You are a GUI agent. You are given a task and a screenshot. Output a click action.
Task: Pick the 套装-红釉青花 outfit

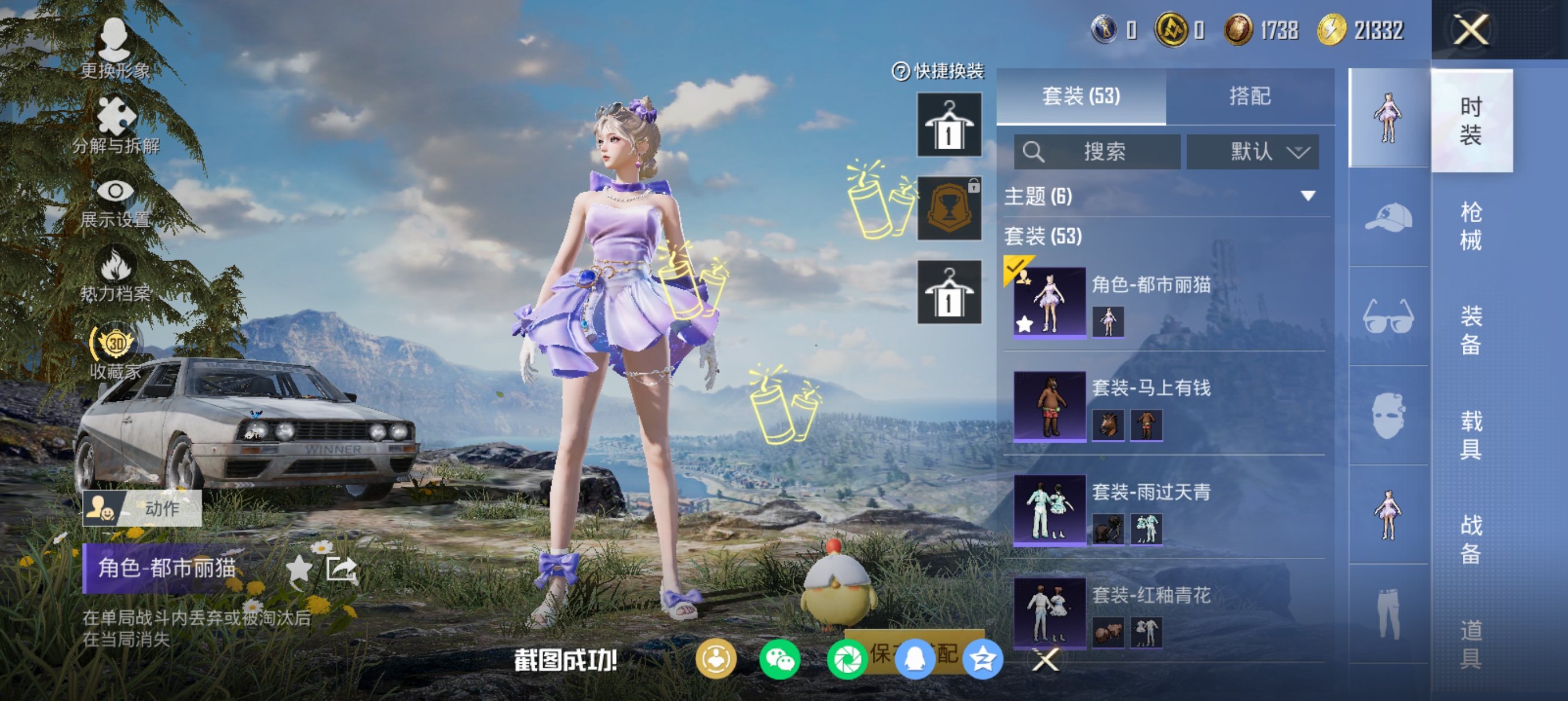[x=1151, y=612]
